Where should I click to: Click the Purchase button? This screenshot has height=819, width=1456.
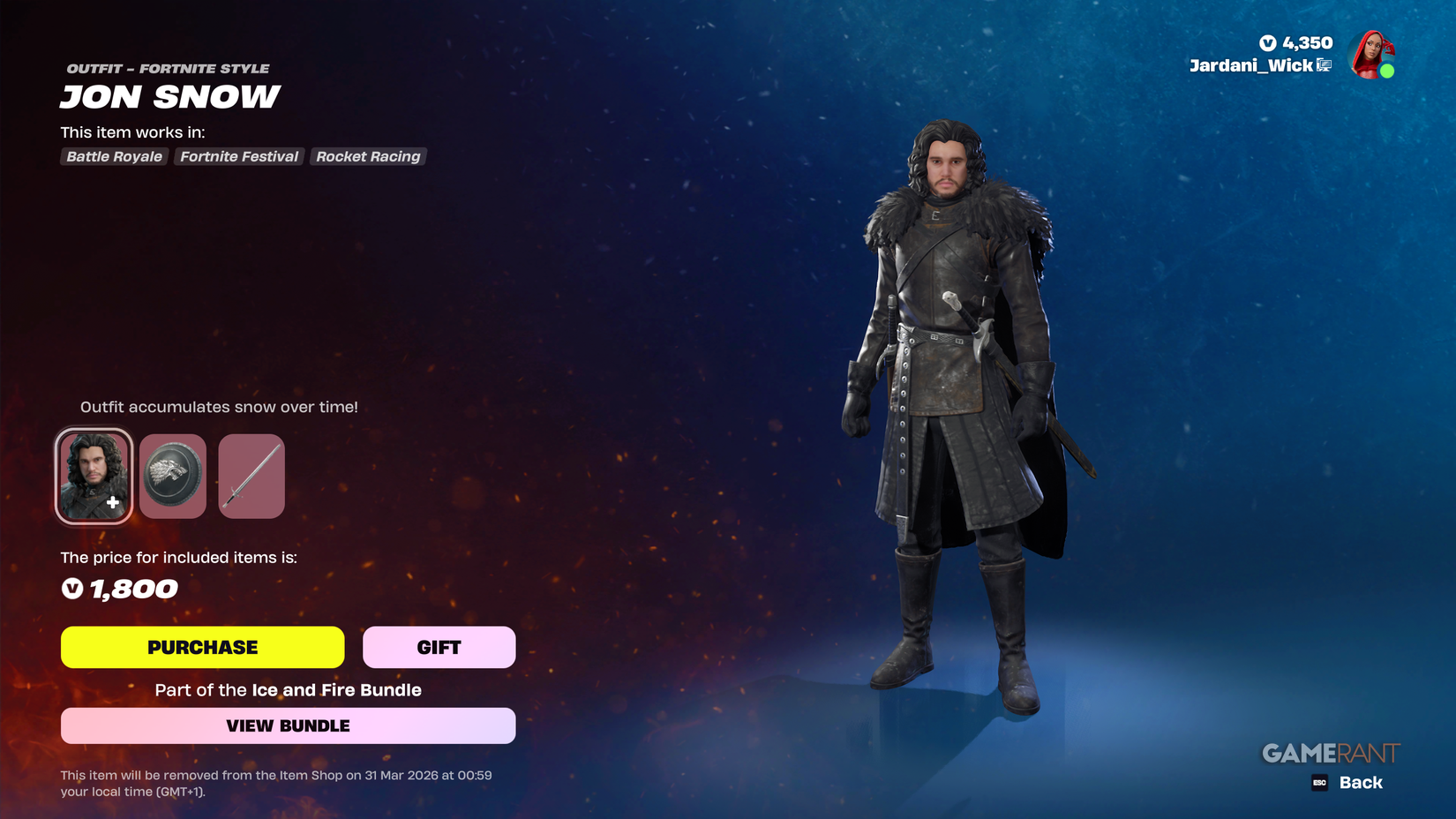click(202, 647)
